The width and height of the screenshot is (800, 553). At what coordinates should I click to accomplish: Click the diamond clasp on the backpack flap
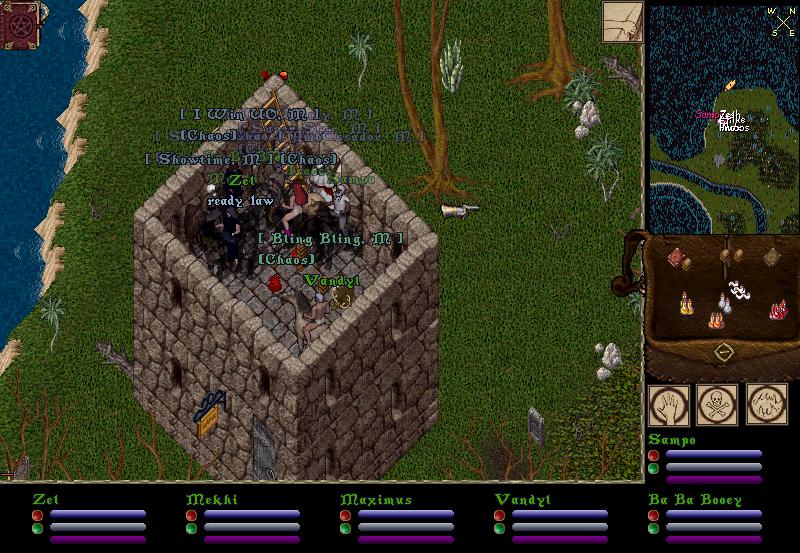point(723,352)
